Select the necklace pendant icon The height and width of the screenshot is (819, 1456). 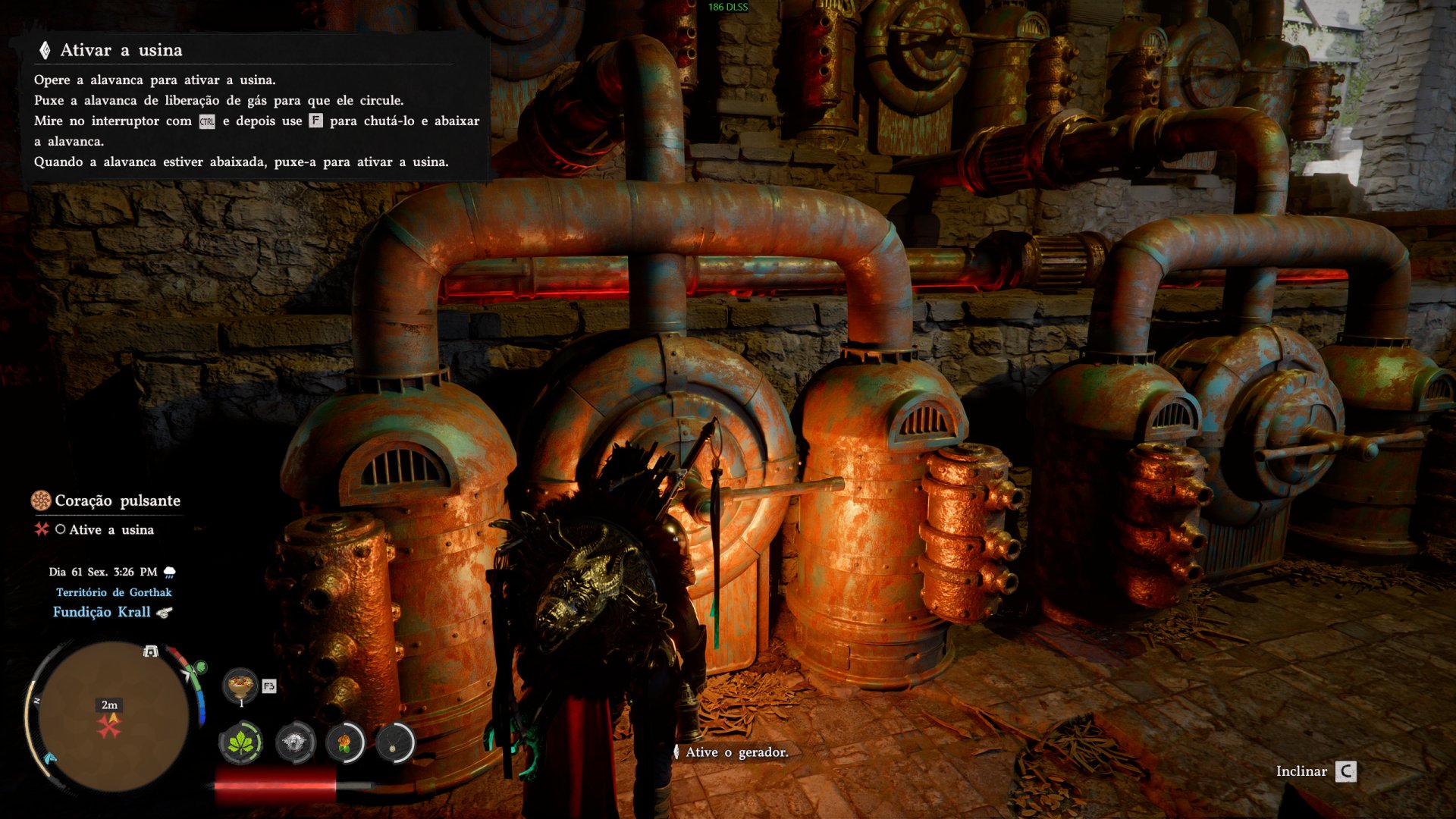pyautogui.click(x=394, y=742)
